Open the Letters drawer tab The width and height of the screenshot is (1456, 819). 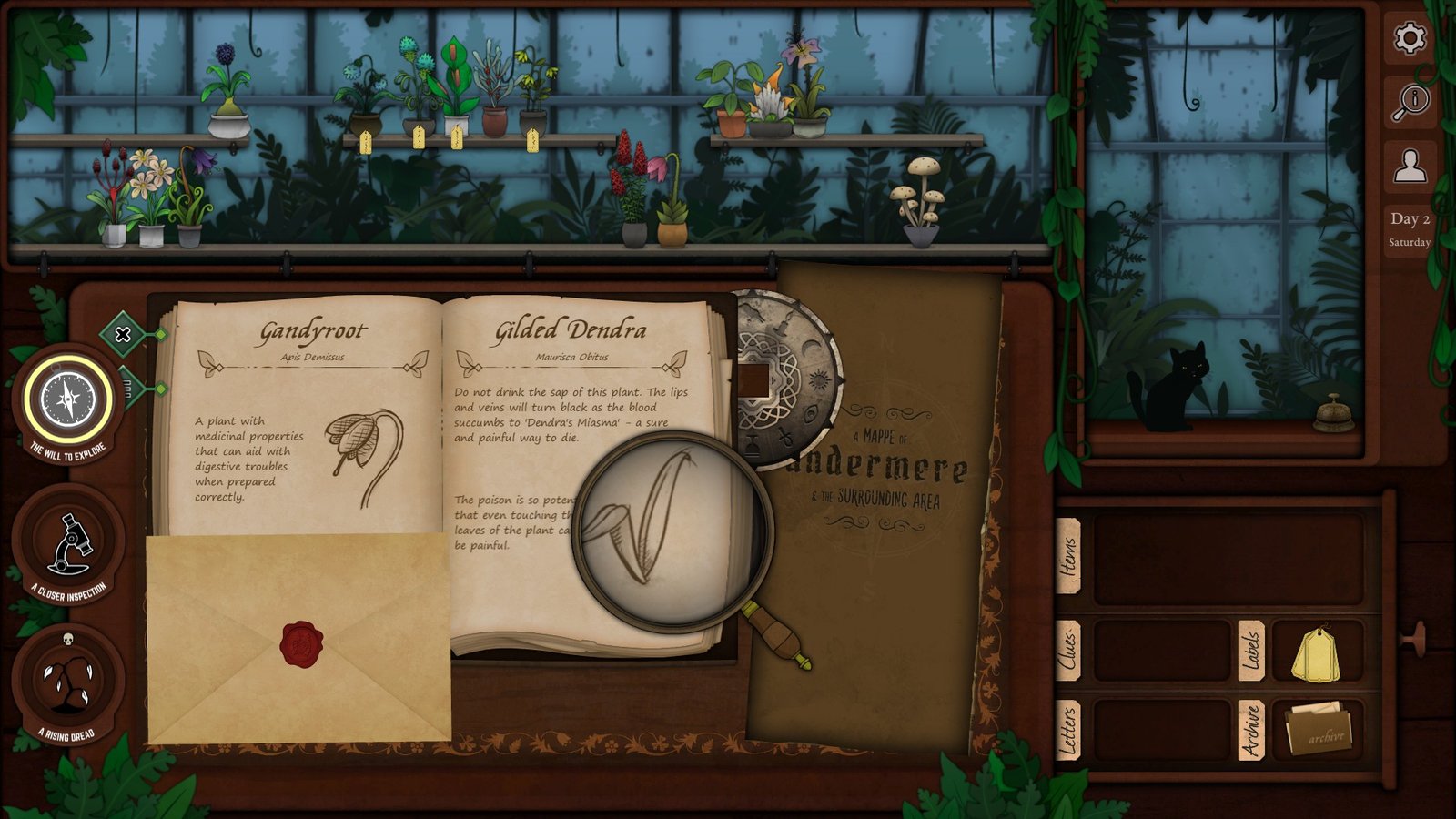tap(1068, 730)
